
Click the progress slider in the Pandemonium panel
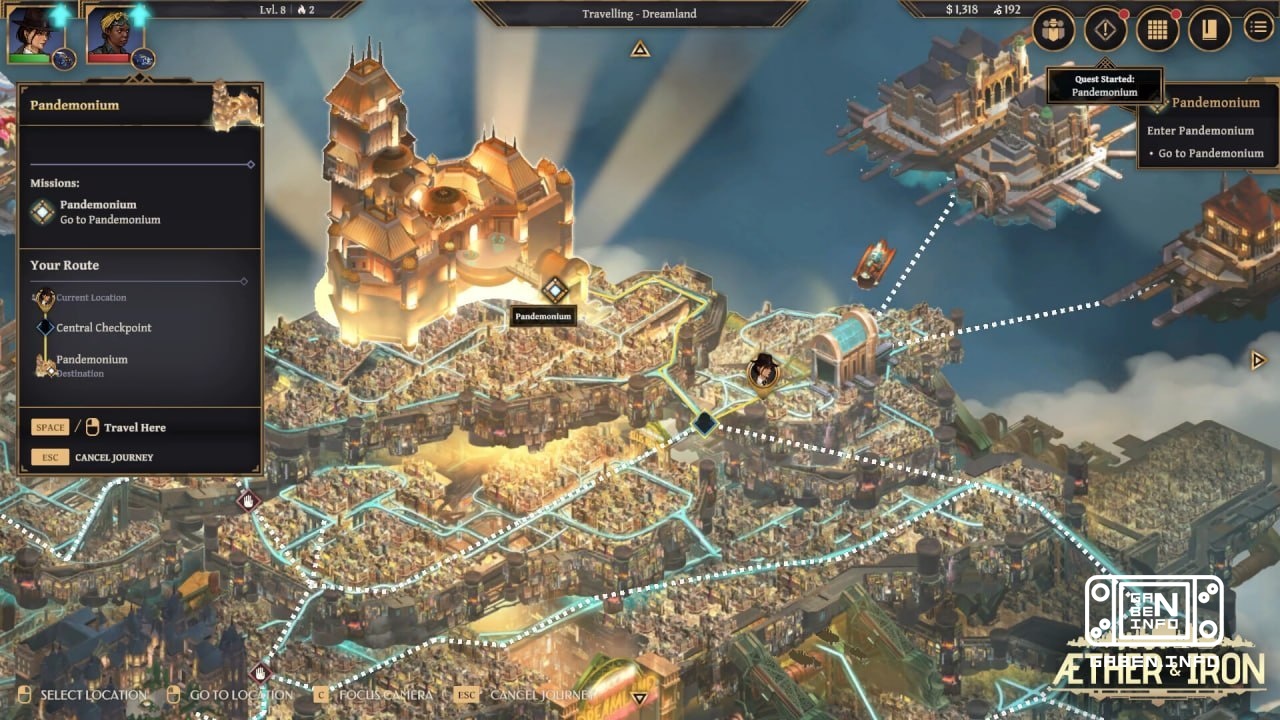248,164
